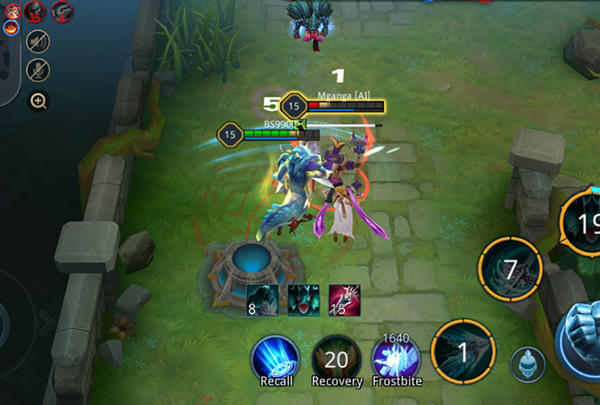This screenshot has height=405, width=600.
Task: Select the red buff icon showing 15
Action: (343, 299)
